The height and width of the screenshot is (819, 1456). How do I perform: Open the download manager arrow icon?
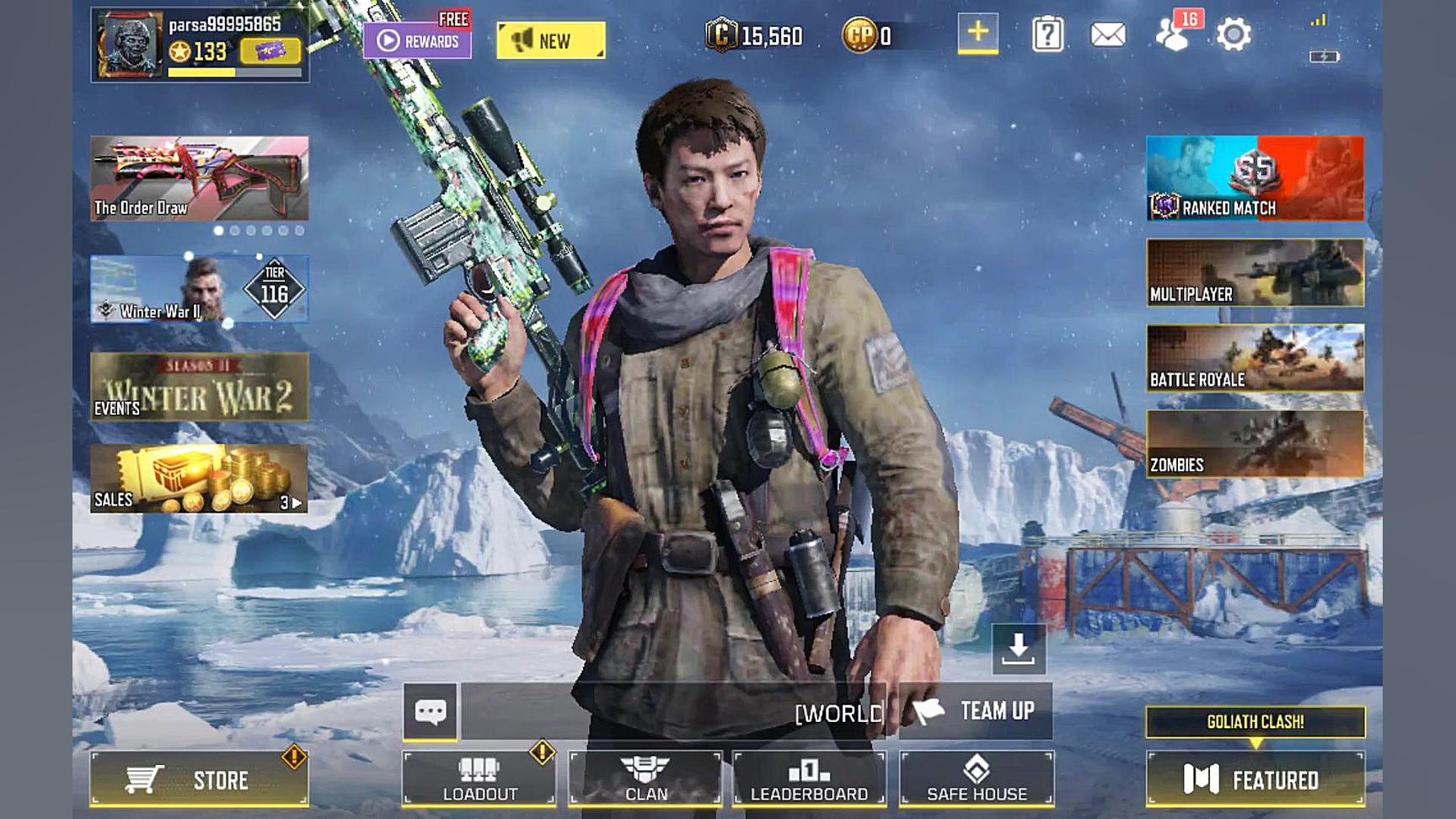pos(1019,649)
